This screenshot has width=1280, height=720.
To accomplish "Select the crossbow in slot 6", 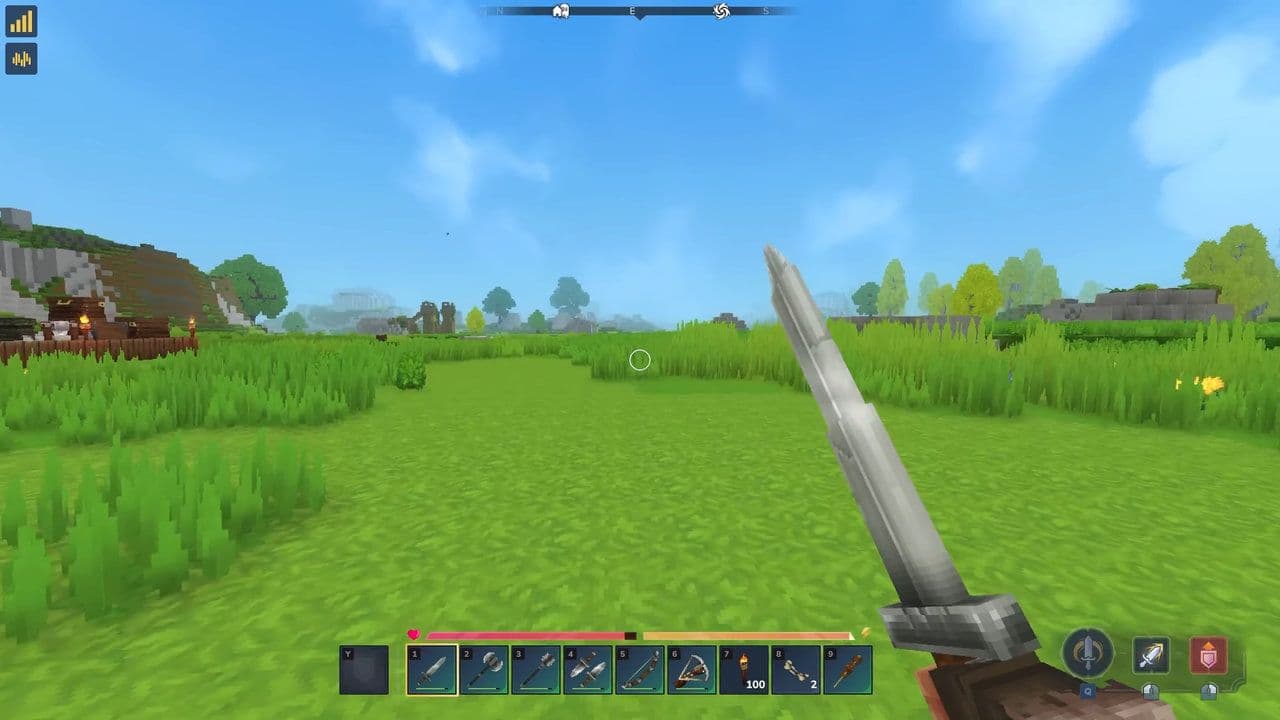I will point(694,668).
